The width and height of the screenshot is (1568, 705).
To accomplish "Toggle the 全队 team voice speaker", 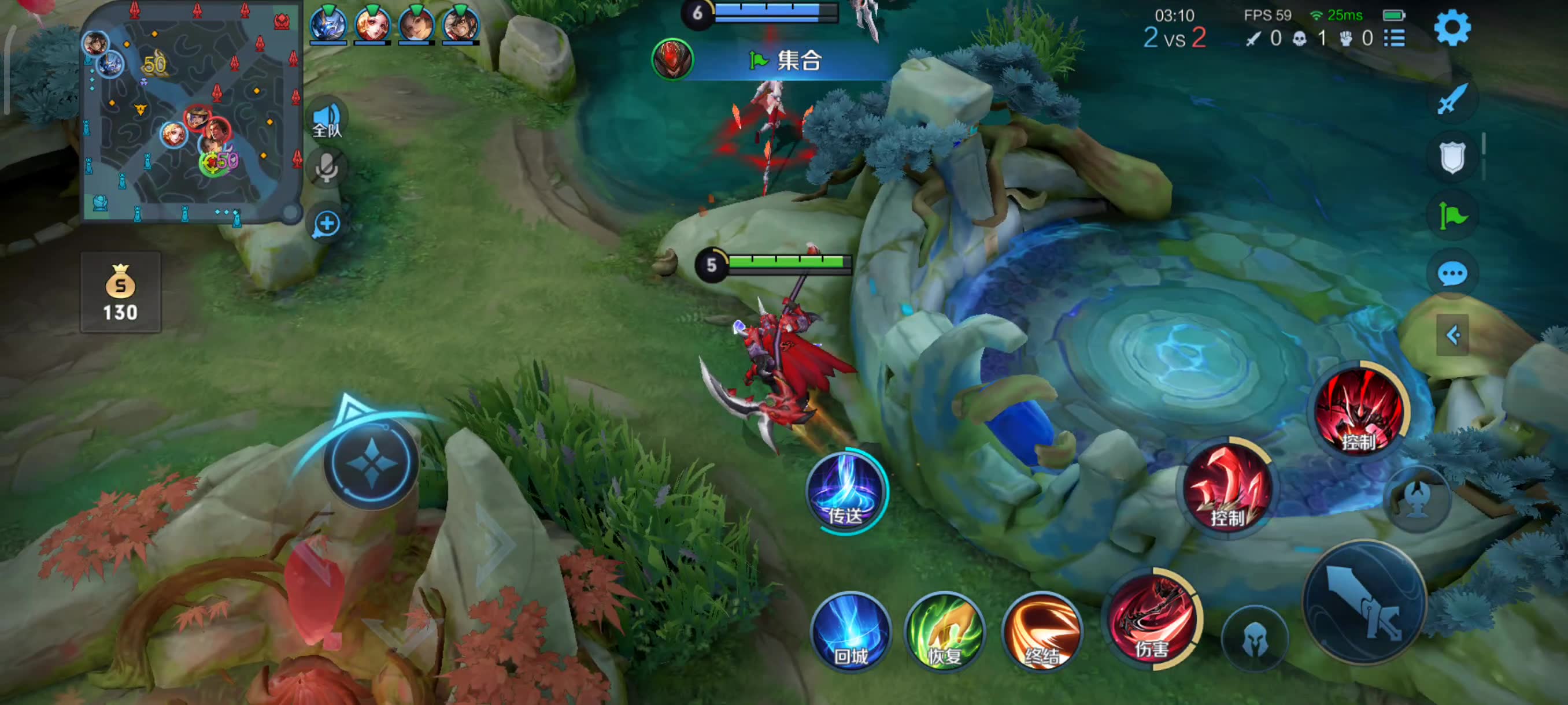I will click(327, 118).
